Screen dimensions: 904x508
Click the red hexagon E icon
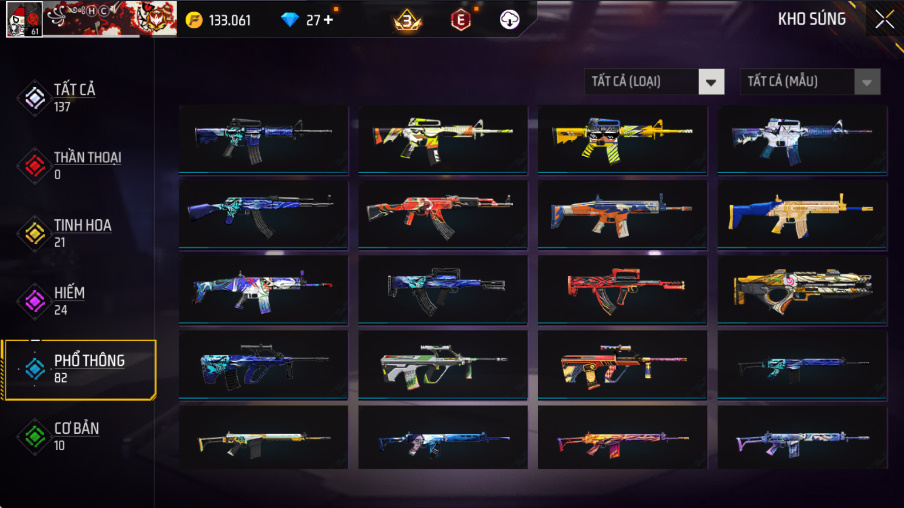click(x=460, y=20)
